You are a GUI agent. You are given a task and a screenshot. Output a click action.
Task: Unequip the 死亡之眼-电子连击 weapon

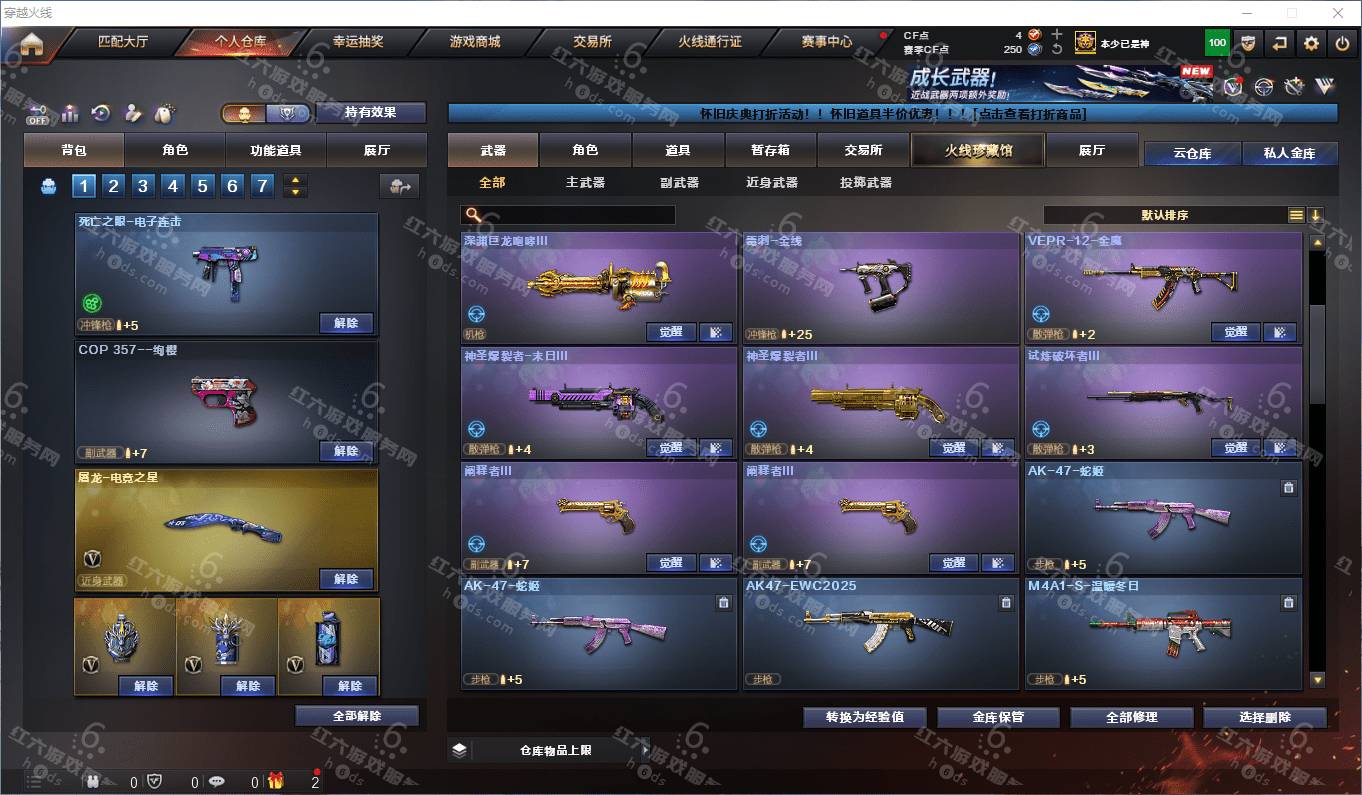346,323
